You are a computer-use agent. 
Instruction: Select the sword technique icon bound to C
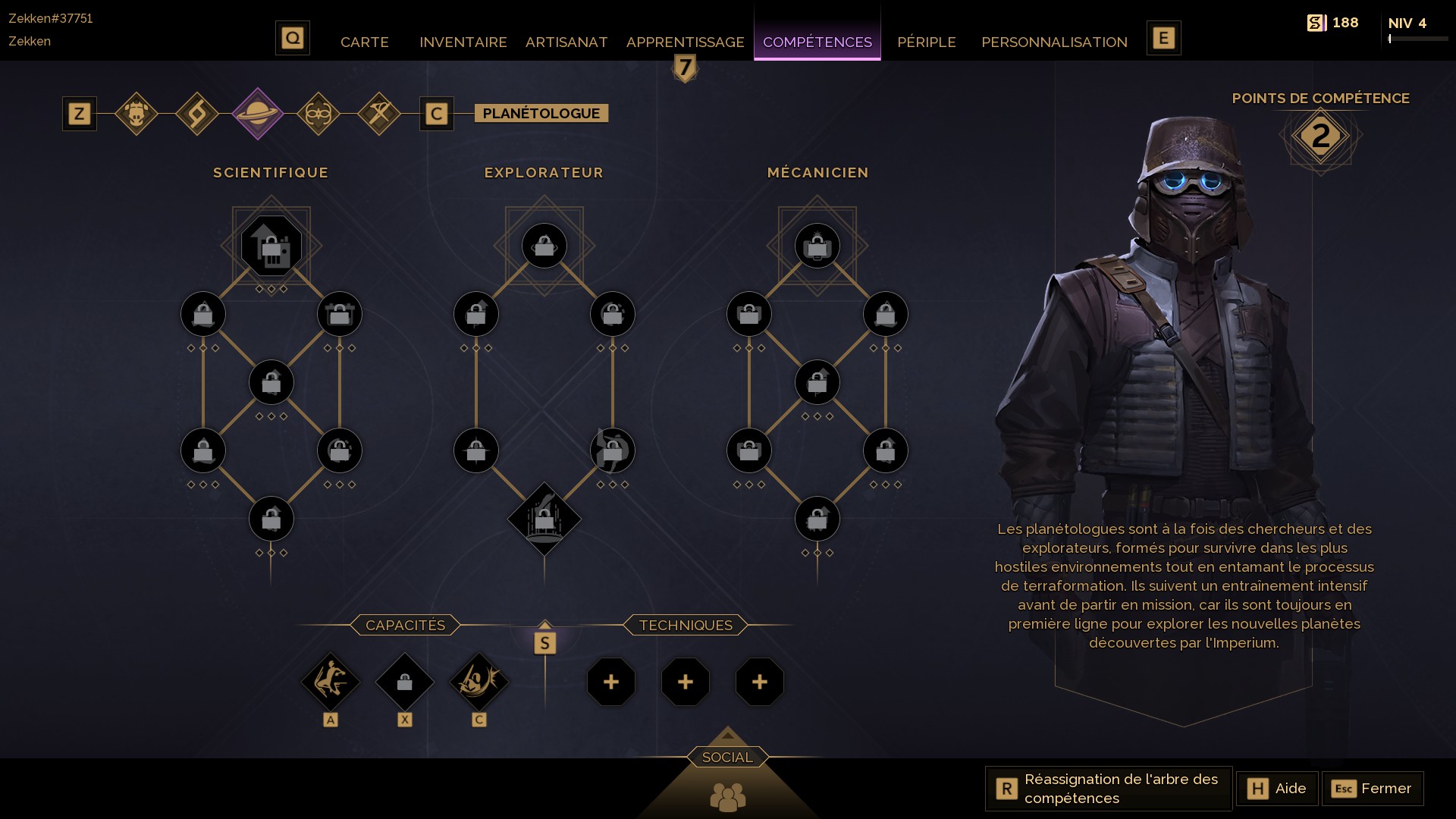(x=479, y=682)
